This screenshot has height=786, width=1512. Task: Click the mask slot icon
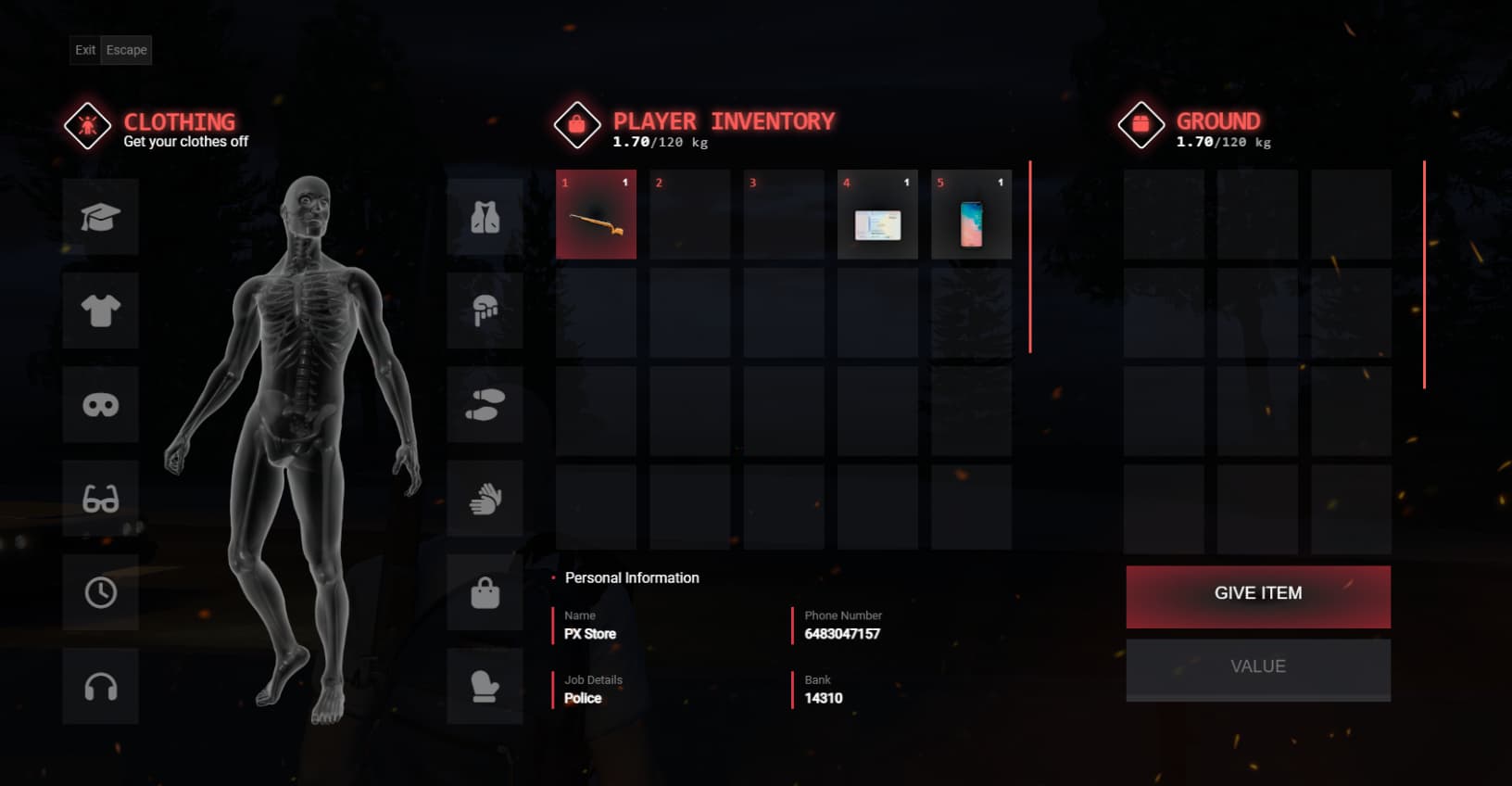pyautogui.click(x=100, y=403)
